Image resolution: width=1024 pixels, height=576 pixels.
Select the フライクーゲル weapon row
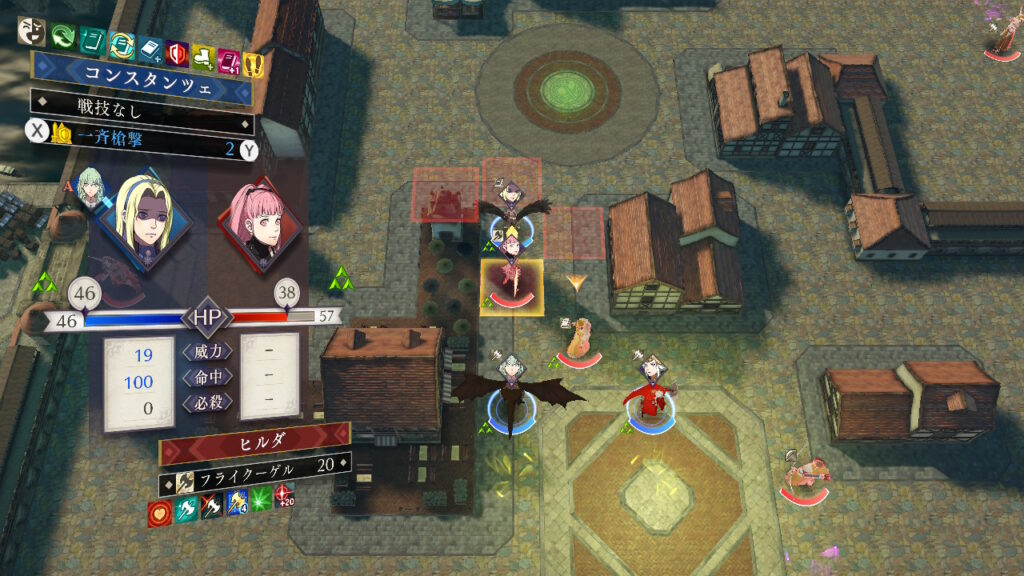point(255,466)
